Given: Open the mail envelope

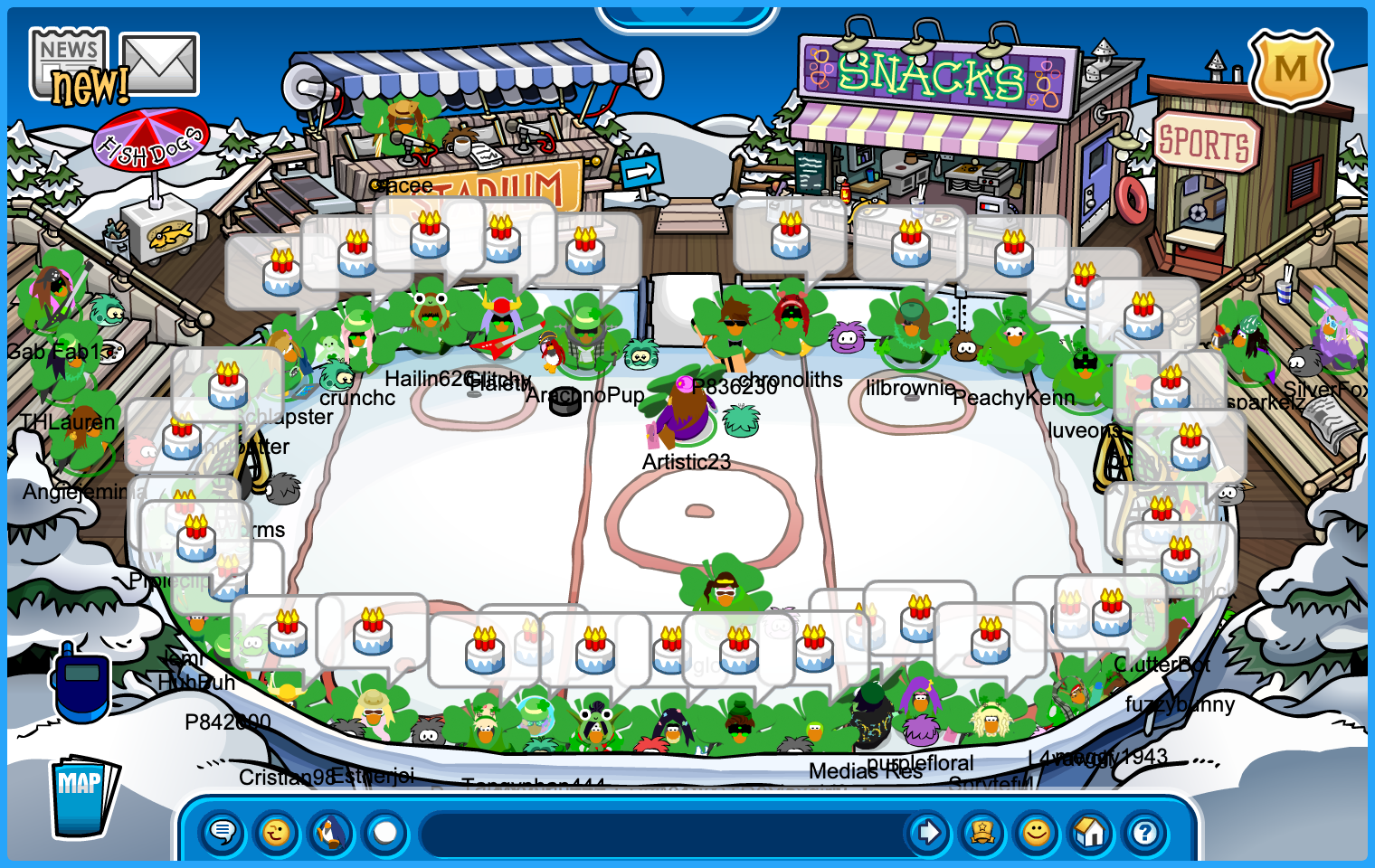Looking at the screenshot, I should [x=160, y=63].
